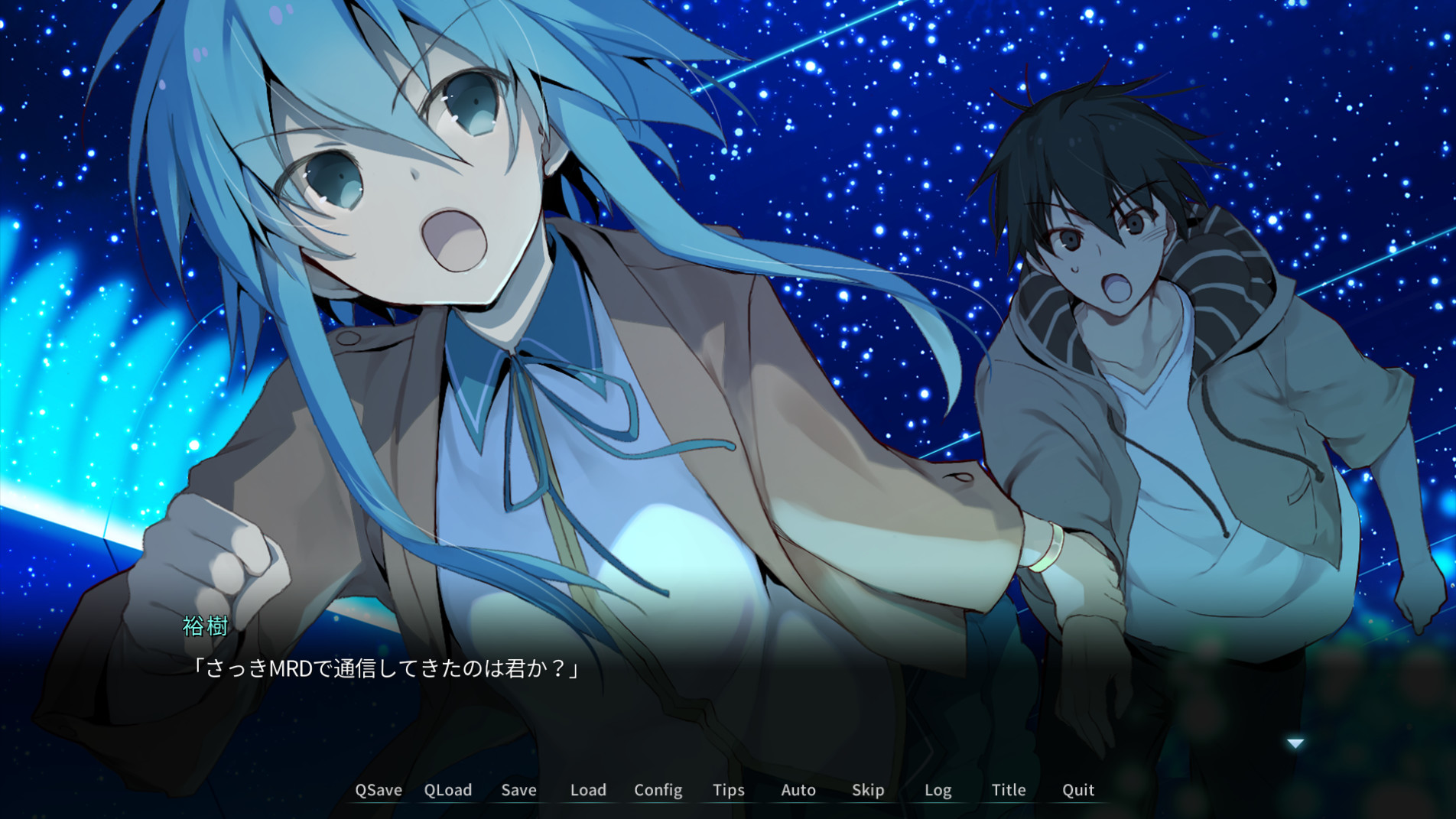View the Tips glossary
1456x819 pixels.
728,790
